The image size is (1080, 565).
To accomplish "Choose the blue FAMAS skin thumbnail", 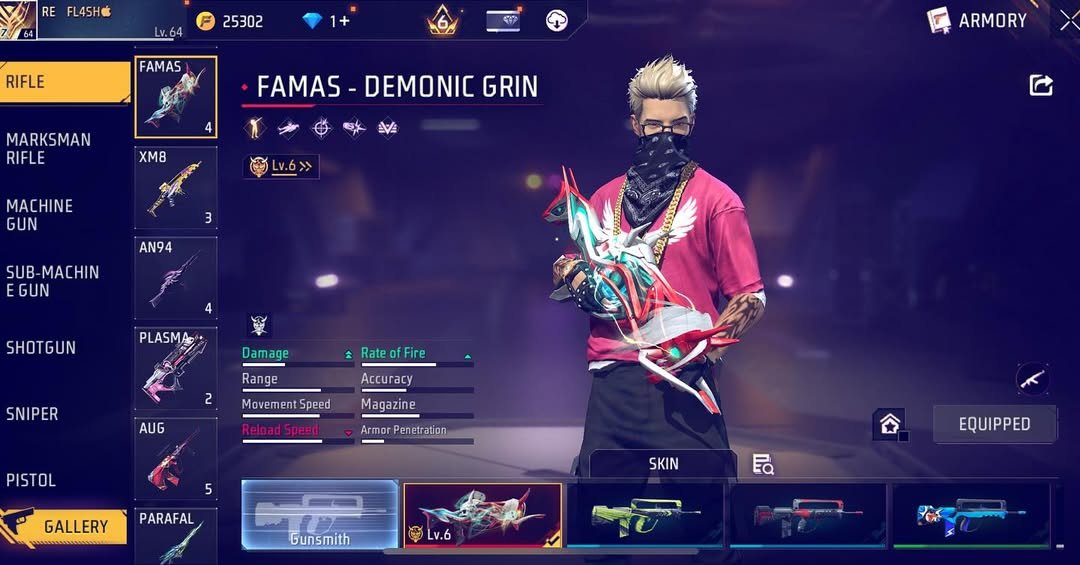I will click(x=971, y=515).
